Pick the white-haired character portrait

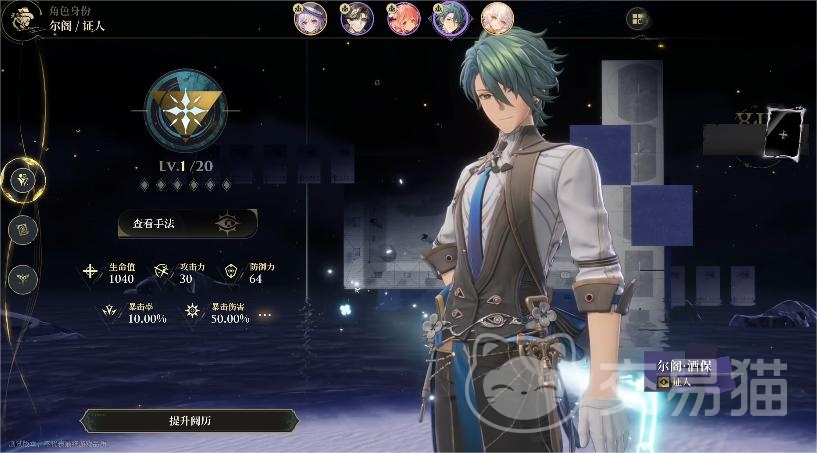[497, 18]
